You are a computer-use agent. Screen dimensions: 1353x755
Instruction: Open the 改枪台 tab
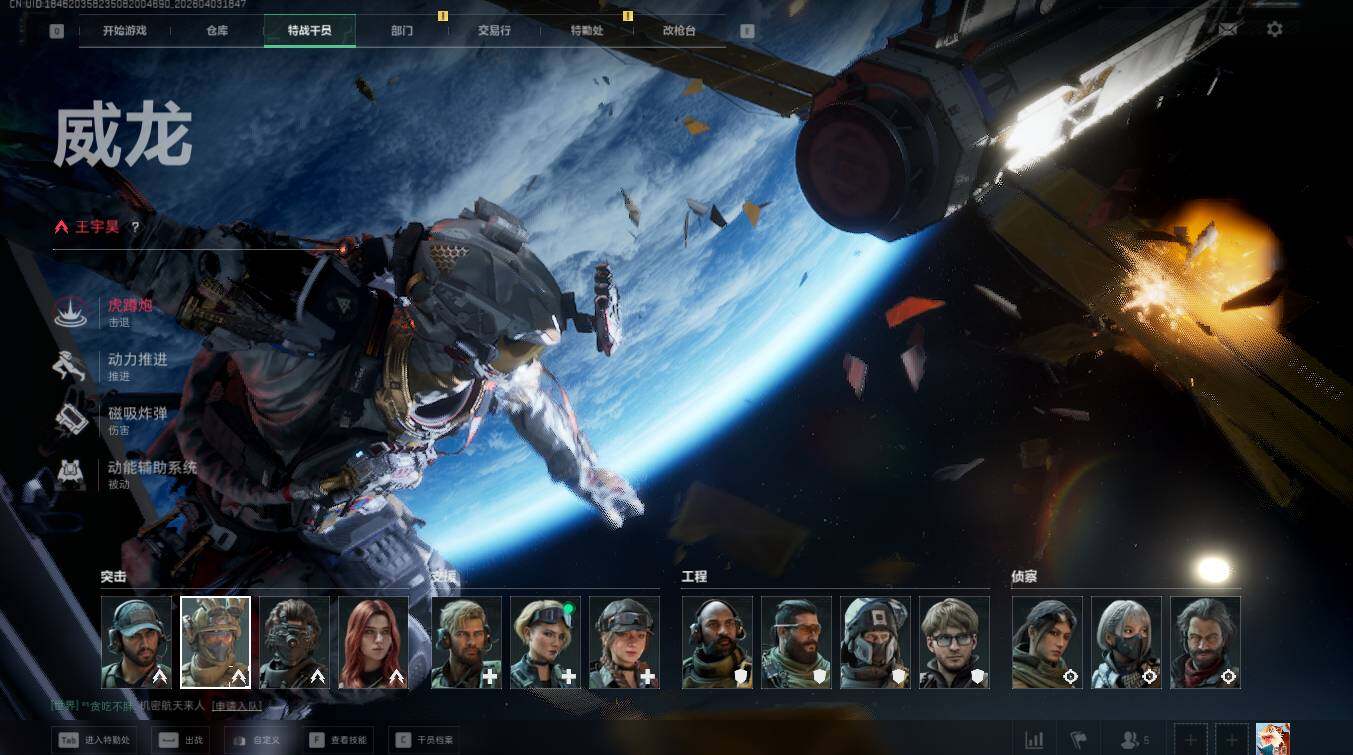pos(679,30)
